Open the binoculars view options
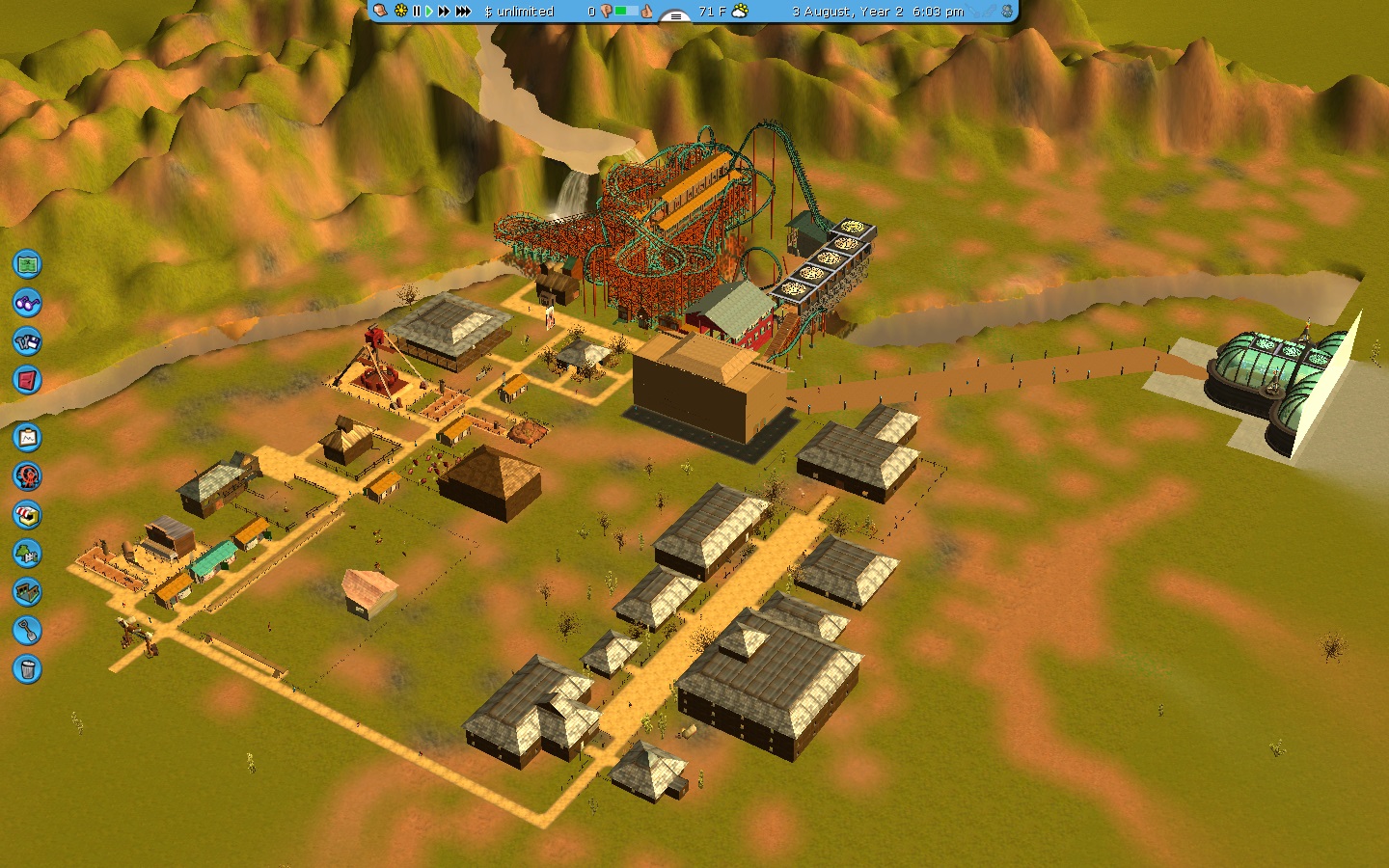Screen dimensions: 1389x868 (x=27, y=303)
